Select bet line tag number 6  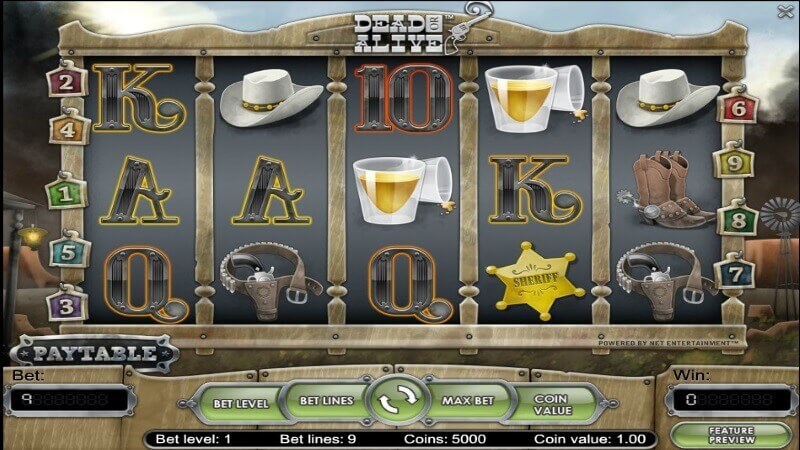735,108
